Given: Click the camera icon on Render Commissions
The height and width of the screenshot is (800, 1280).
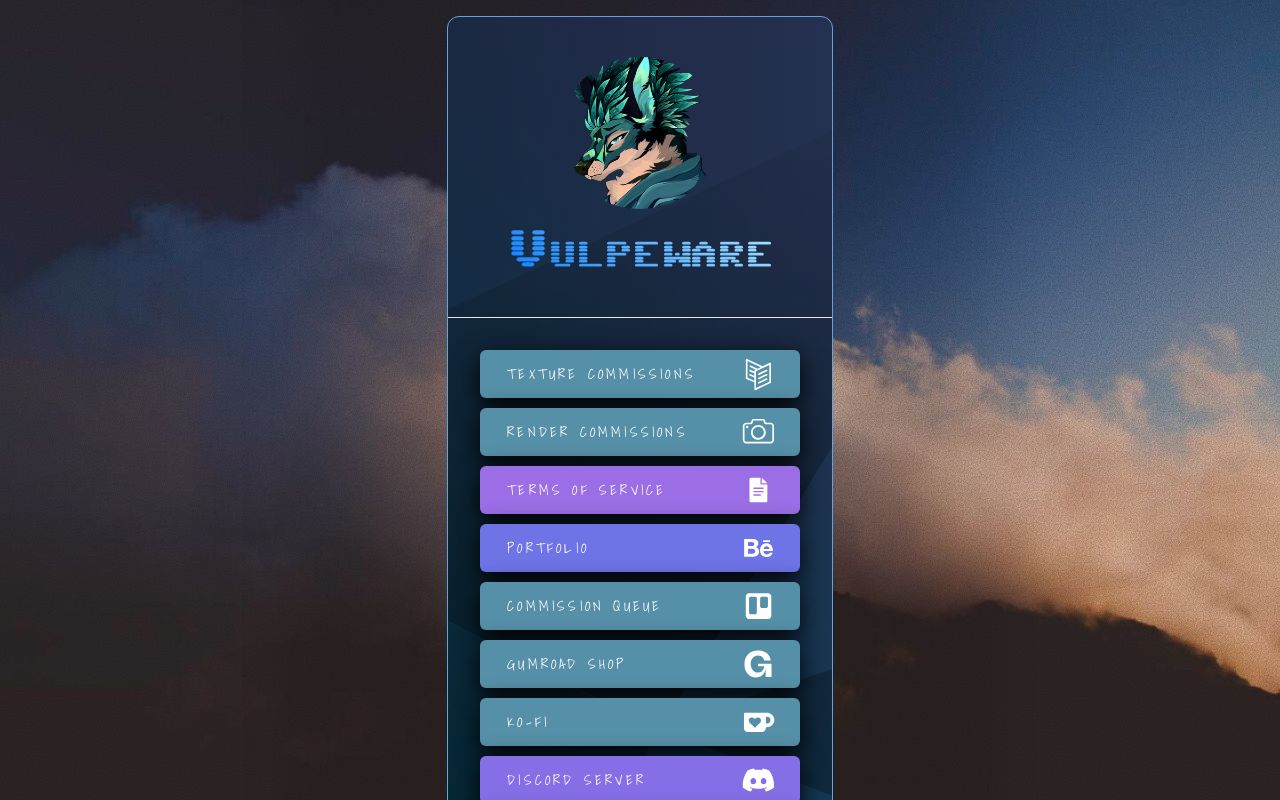Looking at the screenshot, I should (759, 431).
